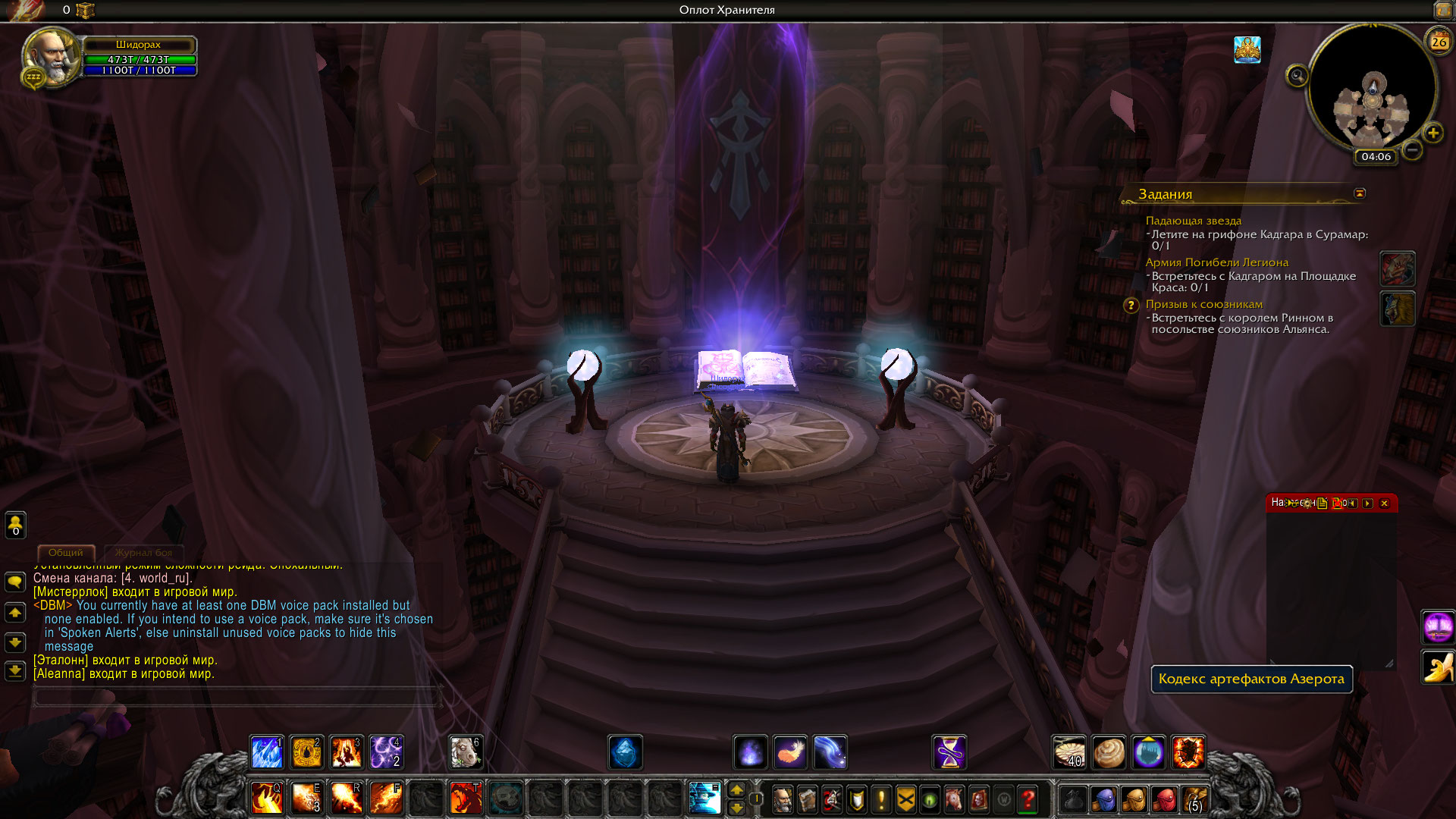The width and height of the screenshot is (1456, 819).
Task: Click the player portrait of Шидорах
Action: (52, 58)
